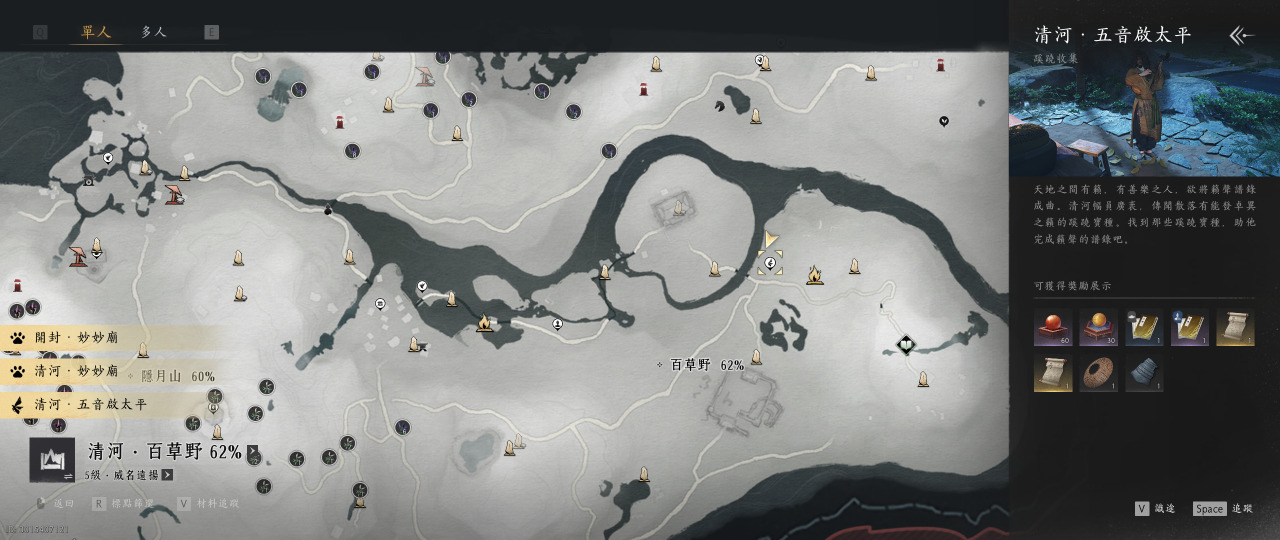Open the 材料追蹤 material tracking

[x=207, y=504]
